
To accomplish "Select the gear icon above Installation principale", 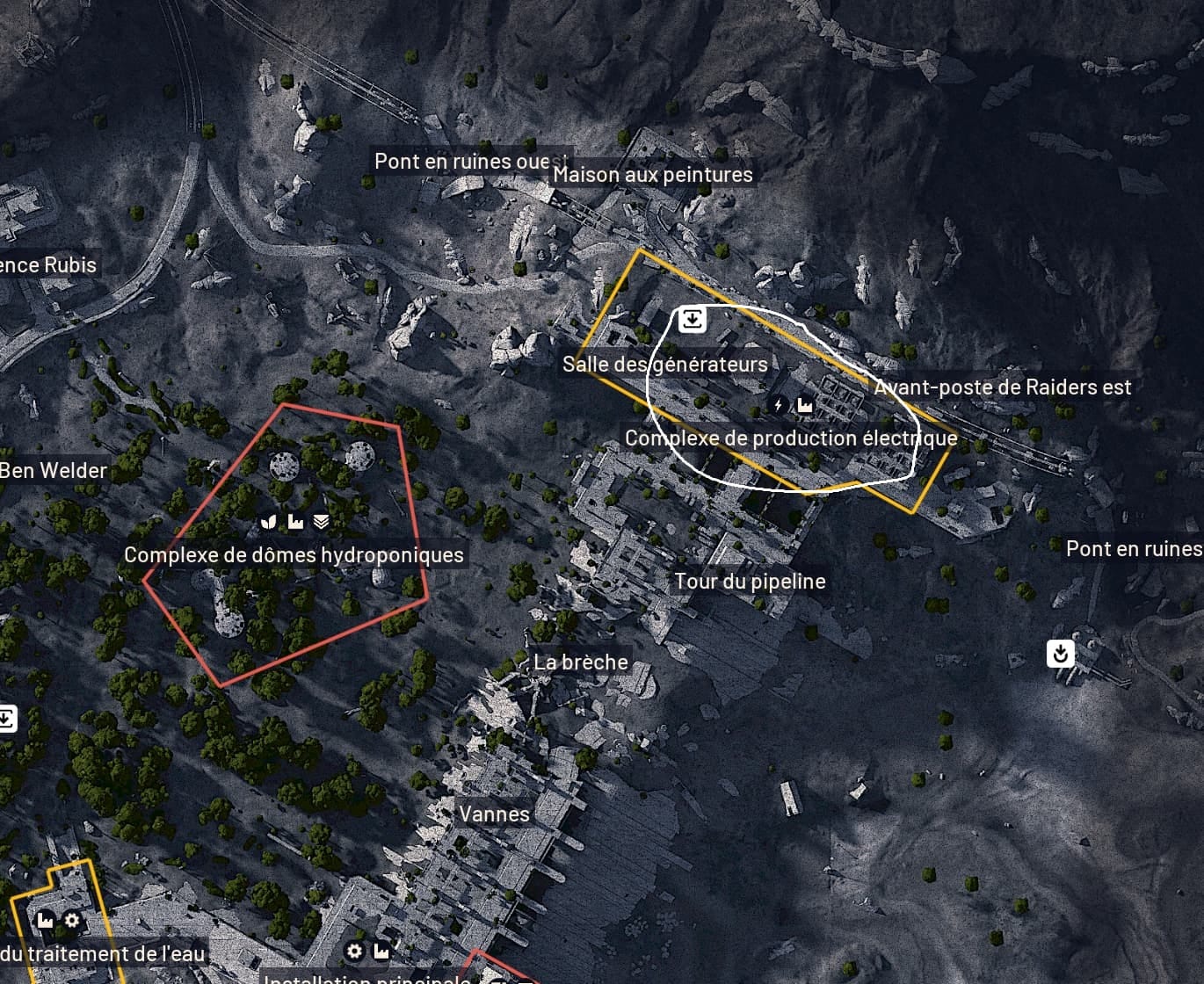I will click(354, 951).
